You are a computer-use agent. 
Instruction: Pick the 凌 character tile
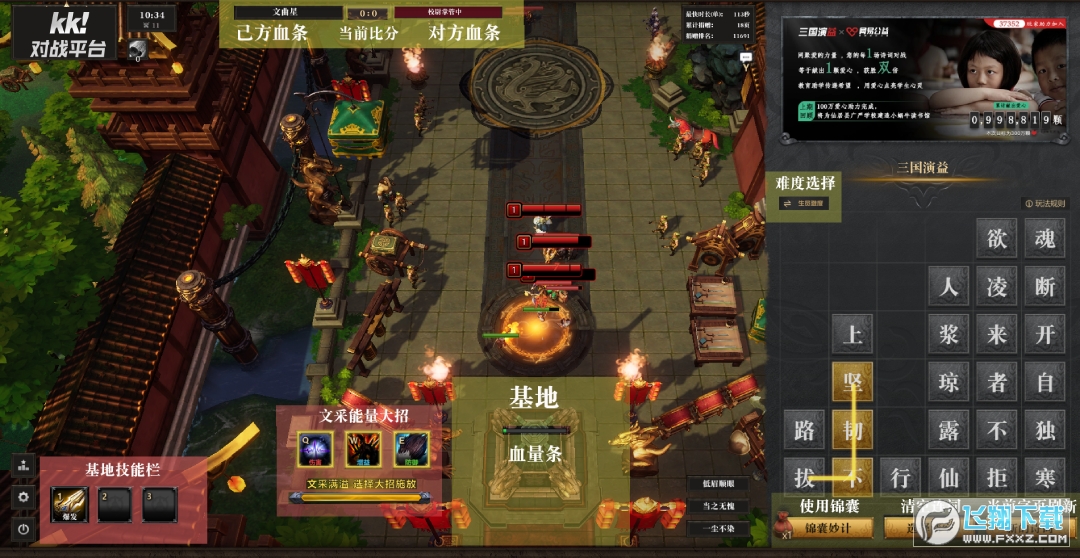point(997,286)
